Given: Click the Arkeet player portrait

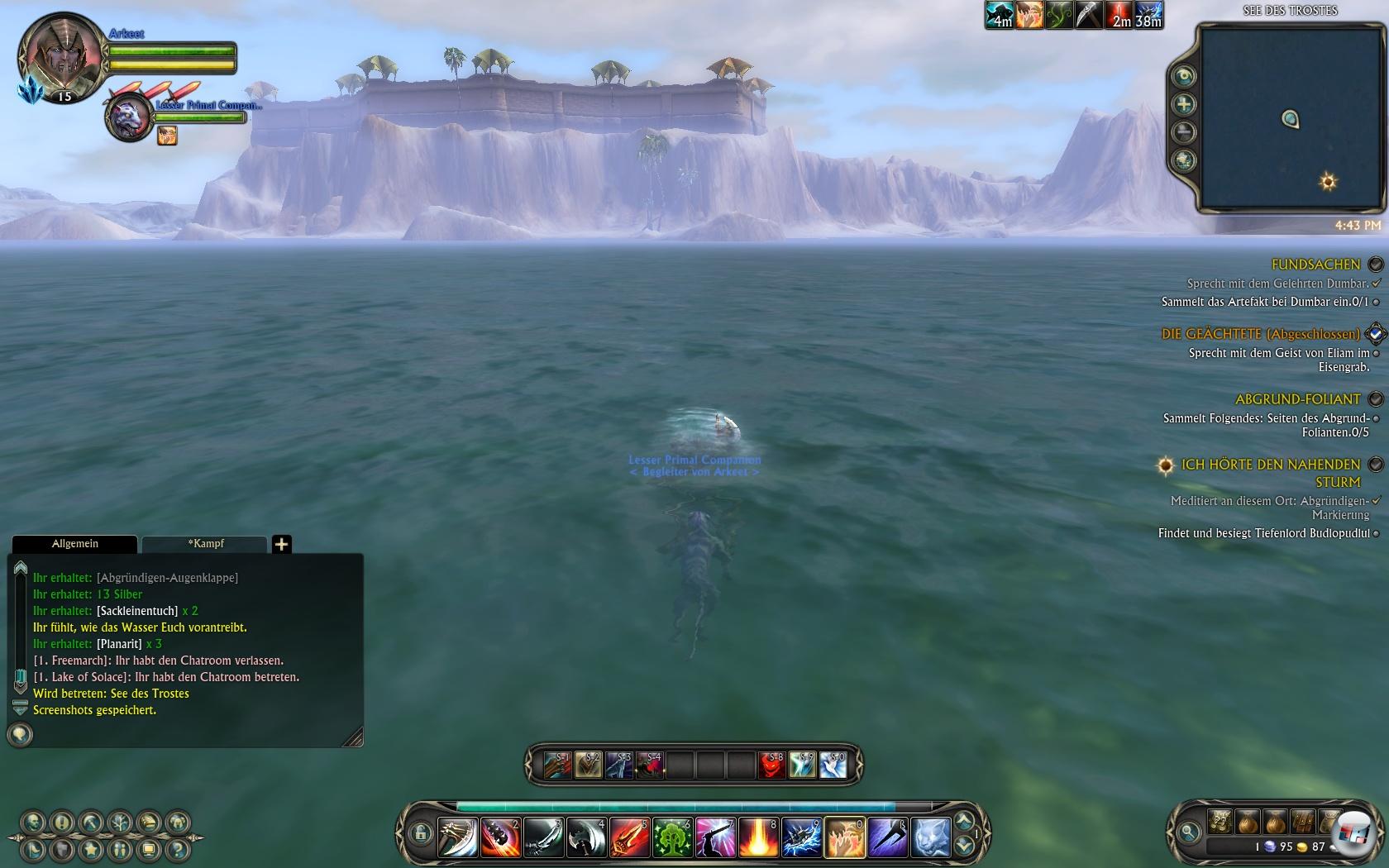Looking at the screenshot, I should tap(60, 56).
